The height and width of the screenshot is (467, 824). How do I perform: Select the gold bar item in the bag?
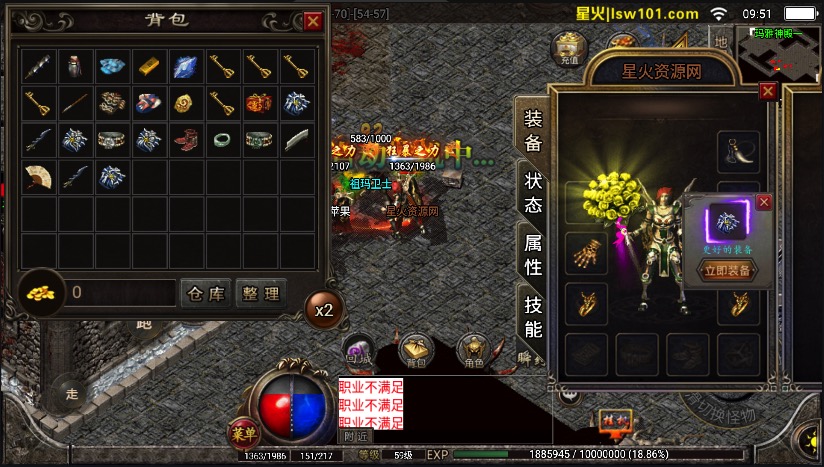(x=146, y=66)
